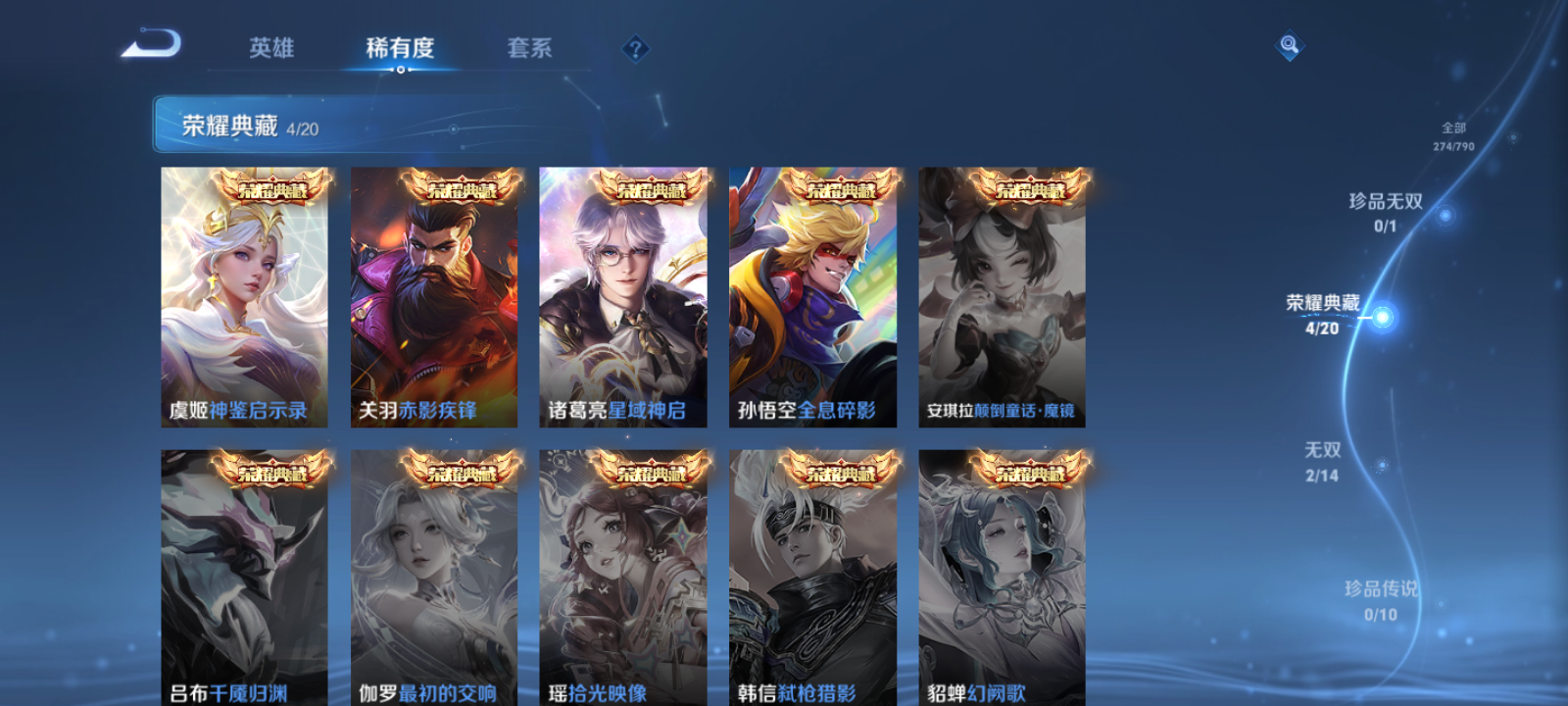This screenshot has height=706, width=1568.
Task: Select the 稀有度 tab
Action: pos(401,44)
